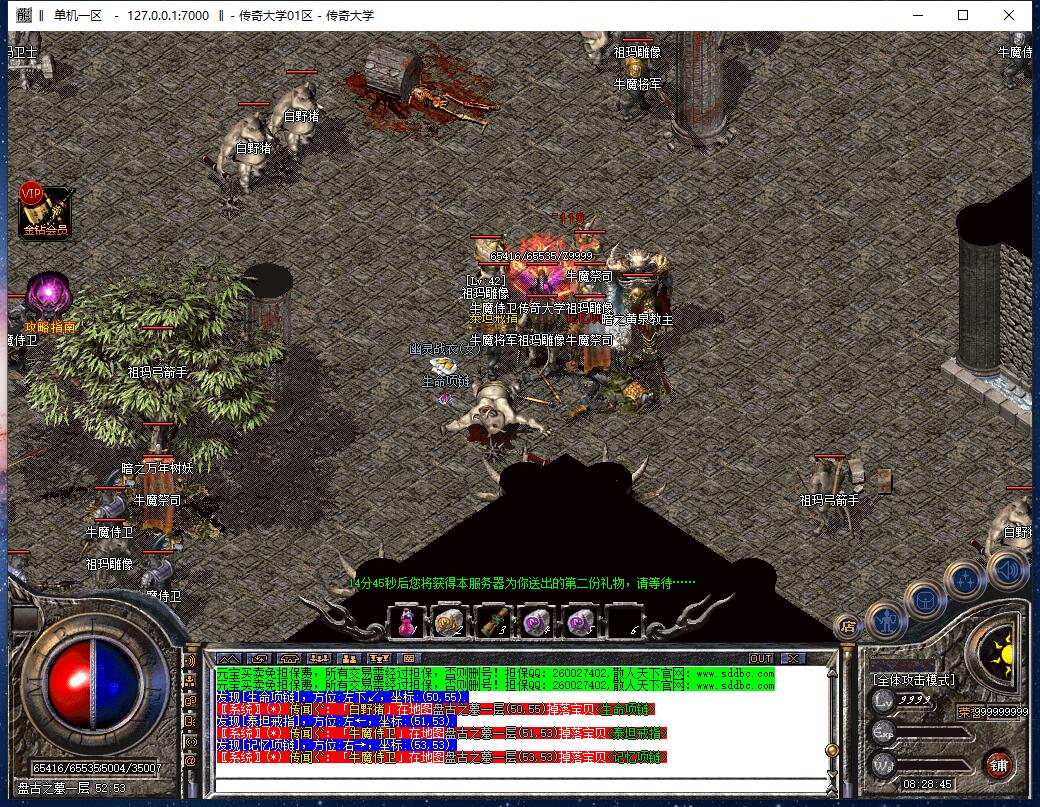1040x807 pixels.
Task: Open the skills sparkle round button
Action: pyautogui.click(x=966, y=579)
